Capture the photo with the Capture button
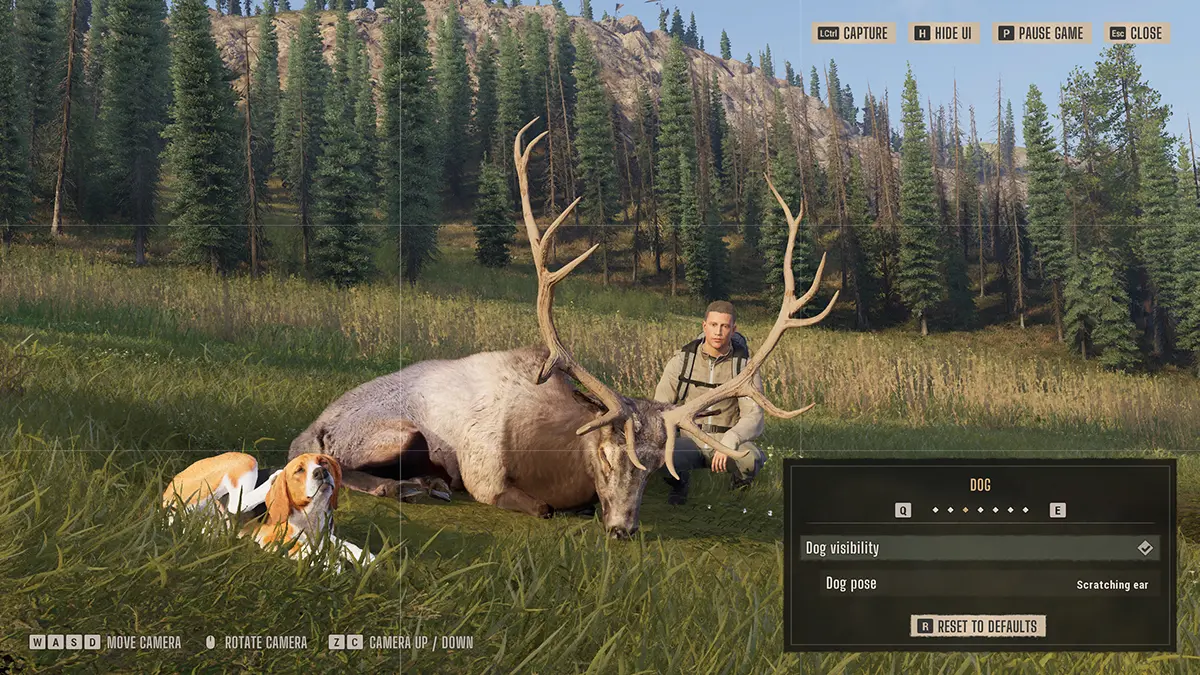Screen dimensions: 1200x675 [x=853, y=33]
